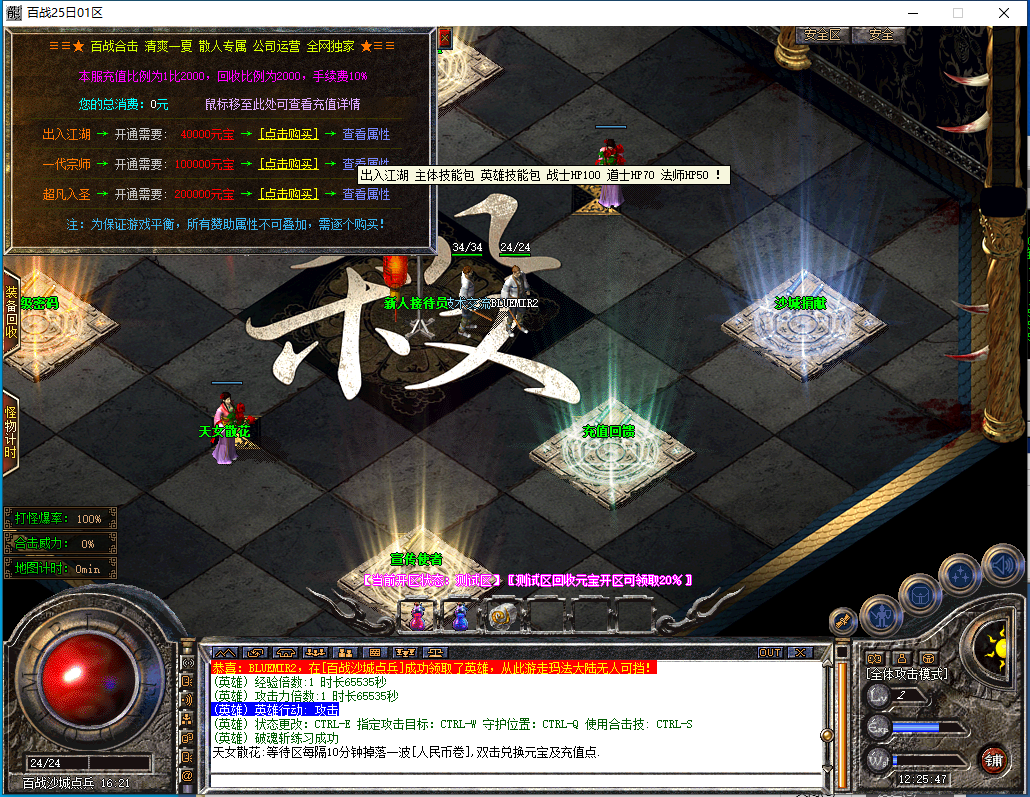
Task: Minimize the game window
Action: pyautogui.click(x=911, y=13)
